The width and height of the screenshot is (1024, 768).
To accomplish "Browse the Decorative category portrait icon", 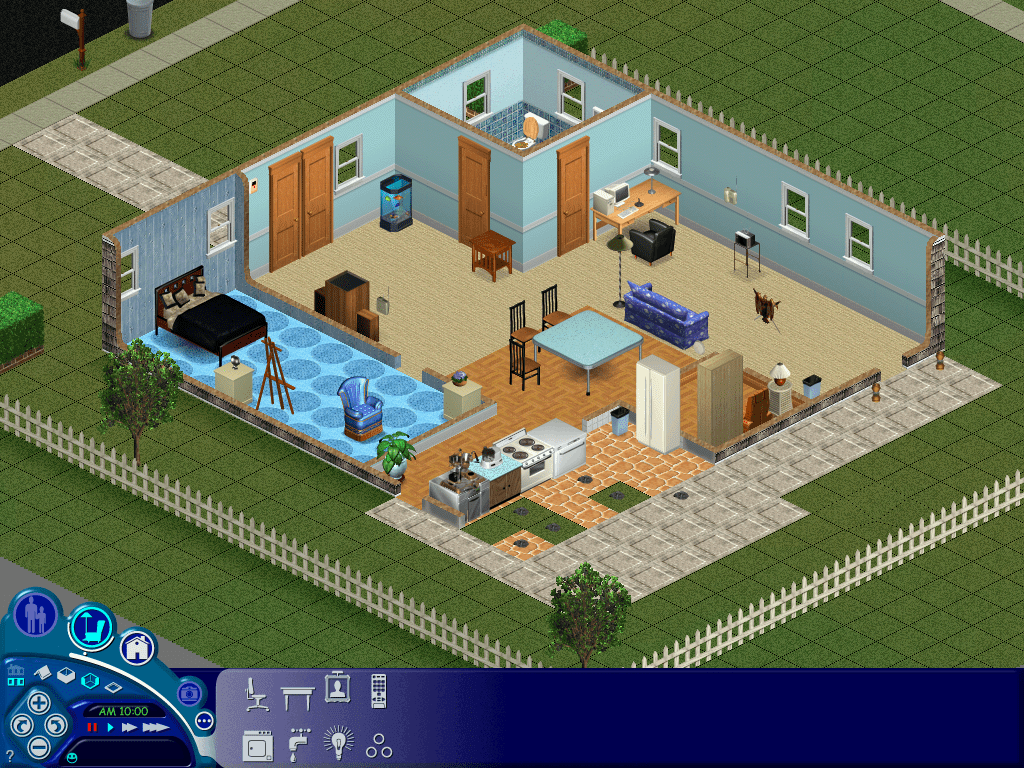I will point(338,690).
